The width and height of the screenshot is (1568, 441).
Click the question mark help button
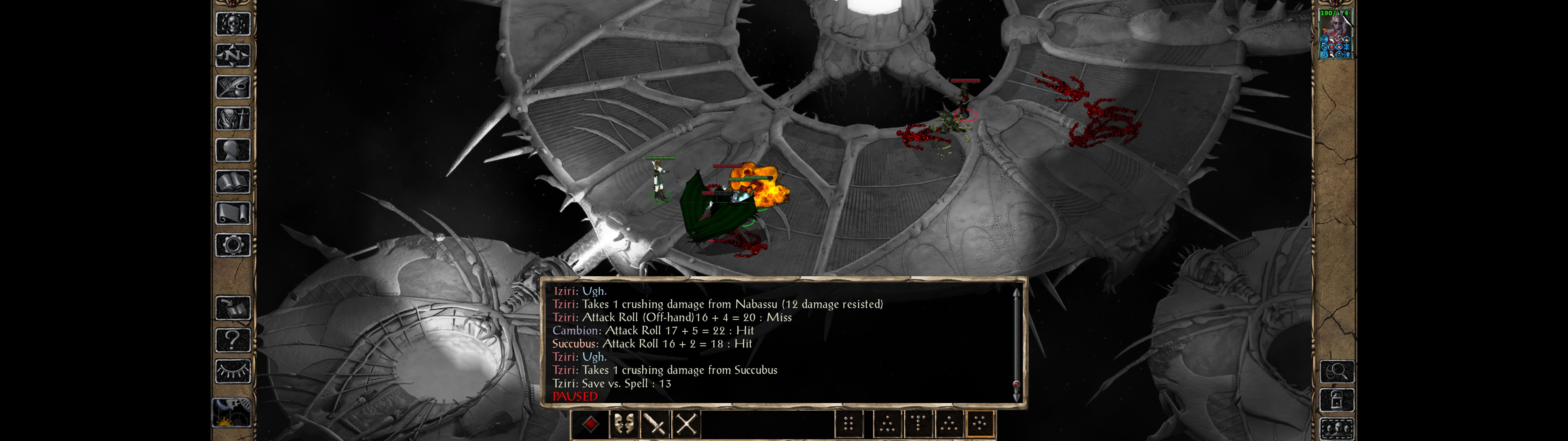click(x=233, y=339)
